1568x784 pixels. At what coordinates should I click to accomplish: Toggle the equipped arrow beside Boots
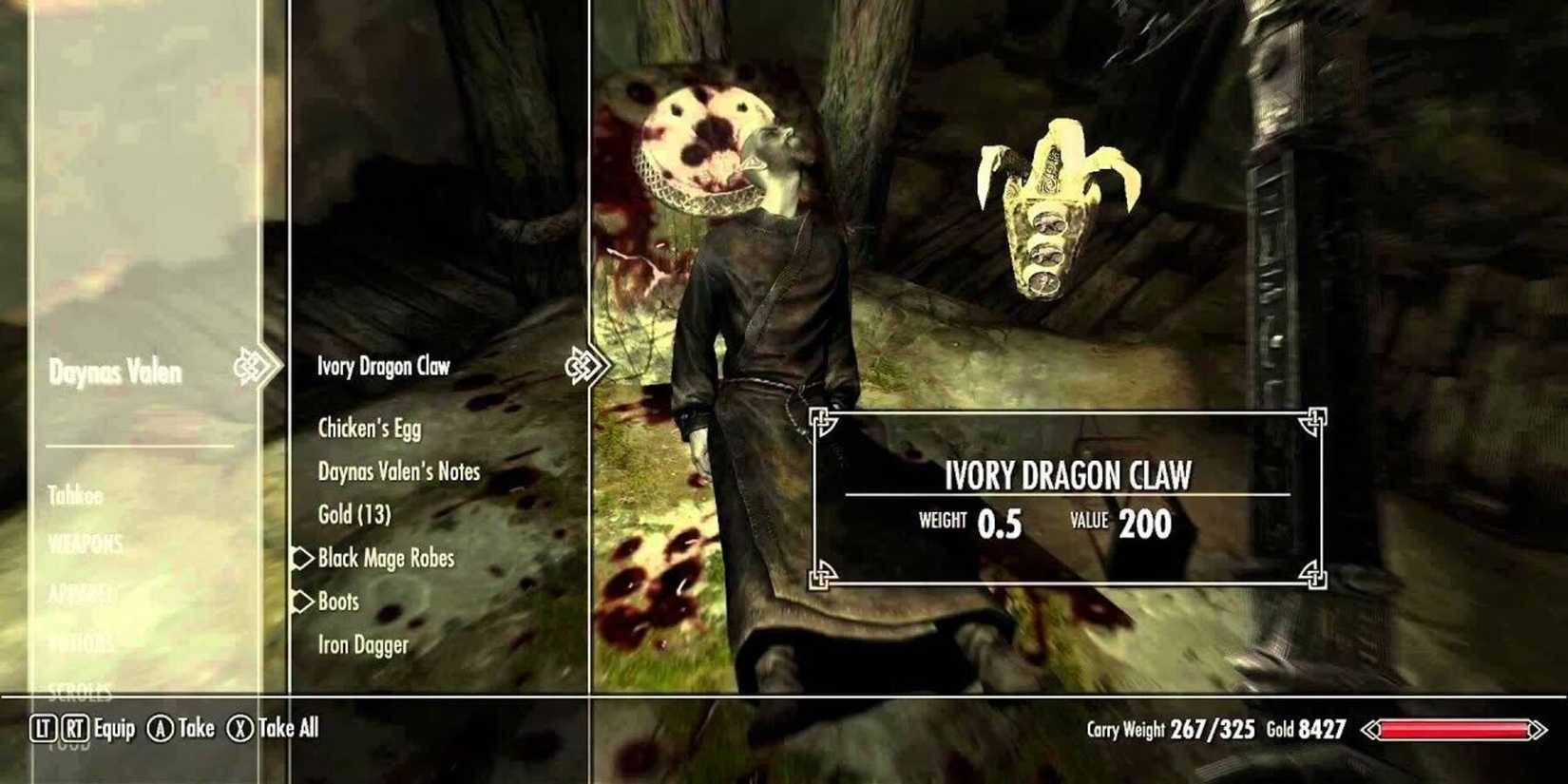click(302, 602)
